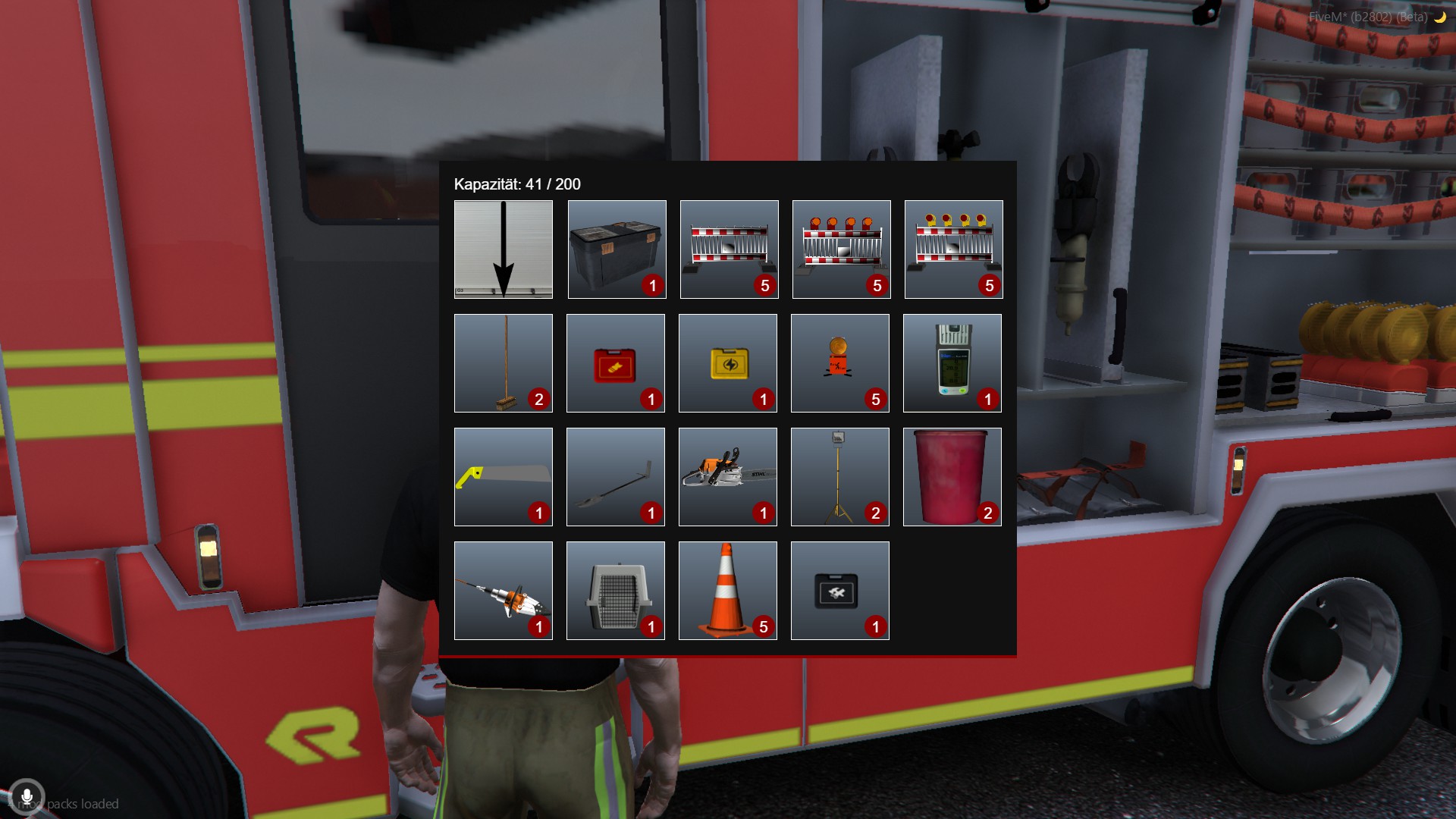The image size is (1456, 819).
Task: Select the roller shutter down-arrow tile
Action: click(x=504, y=249)
